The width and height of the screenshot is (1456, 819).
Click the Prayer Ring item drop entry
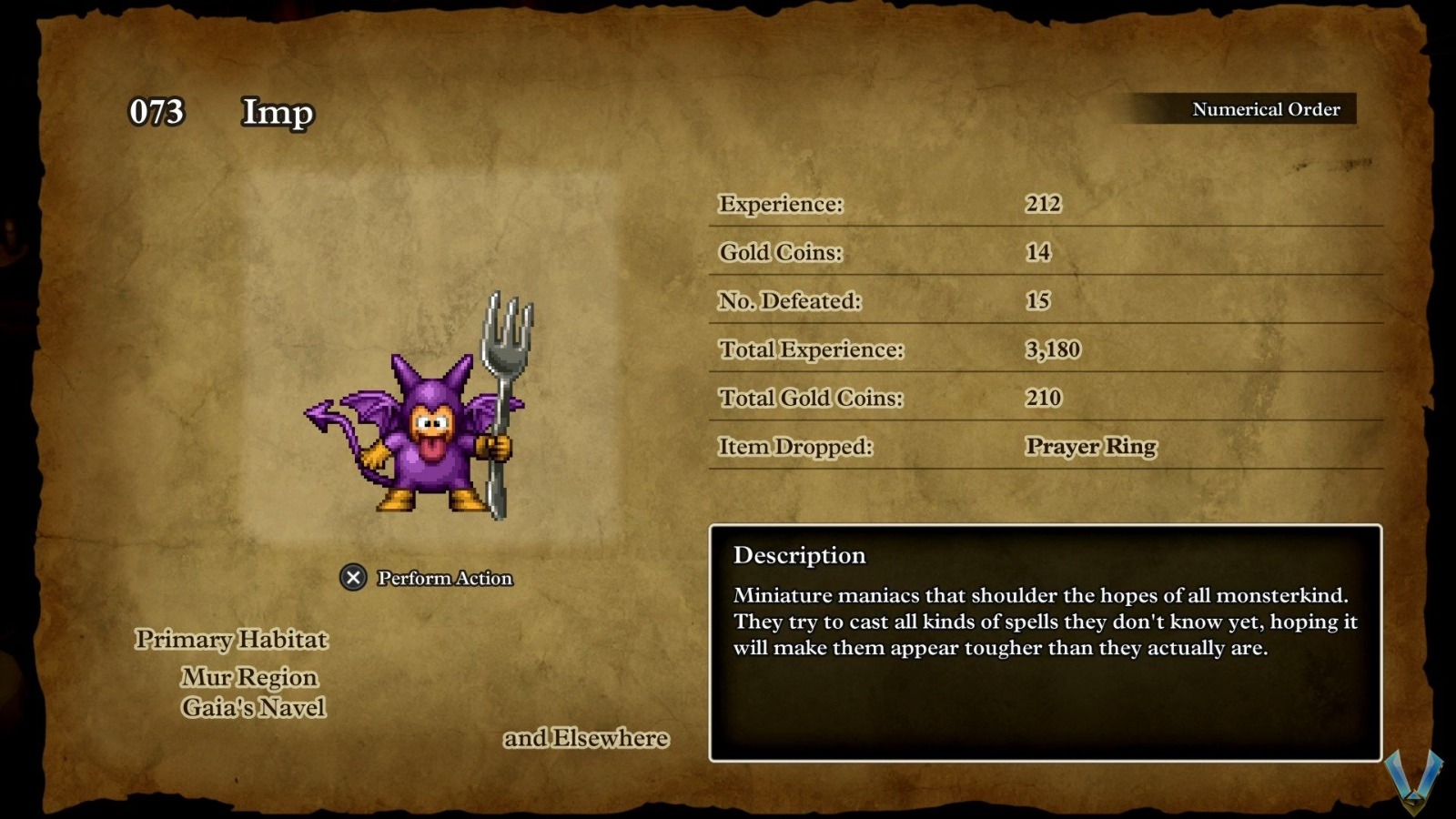click(x=1090, y=447)
